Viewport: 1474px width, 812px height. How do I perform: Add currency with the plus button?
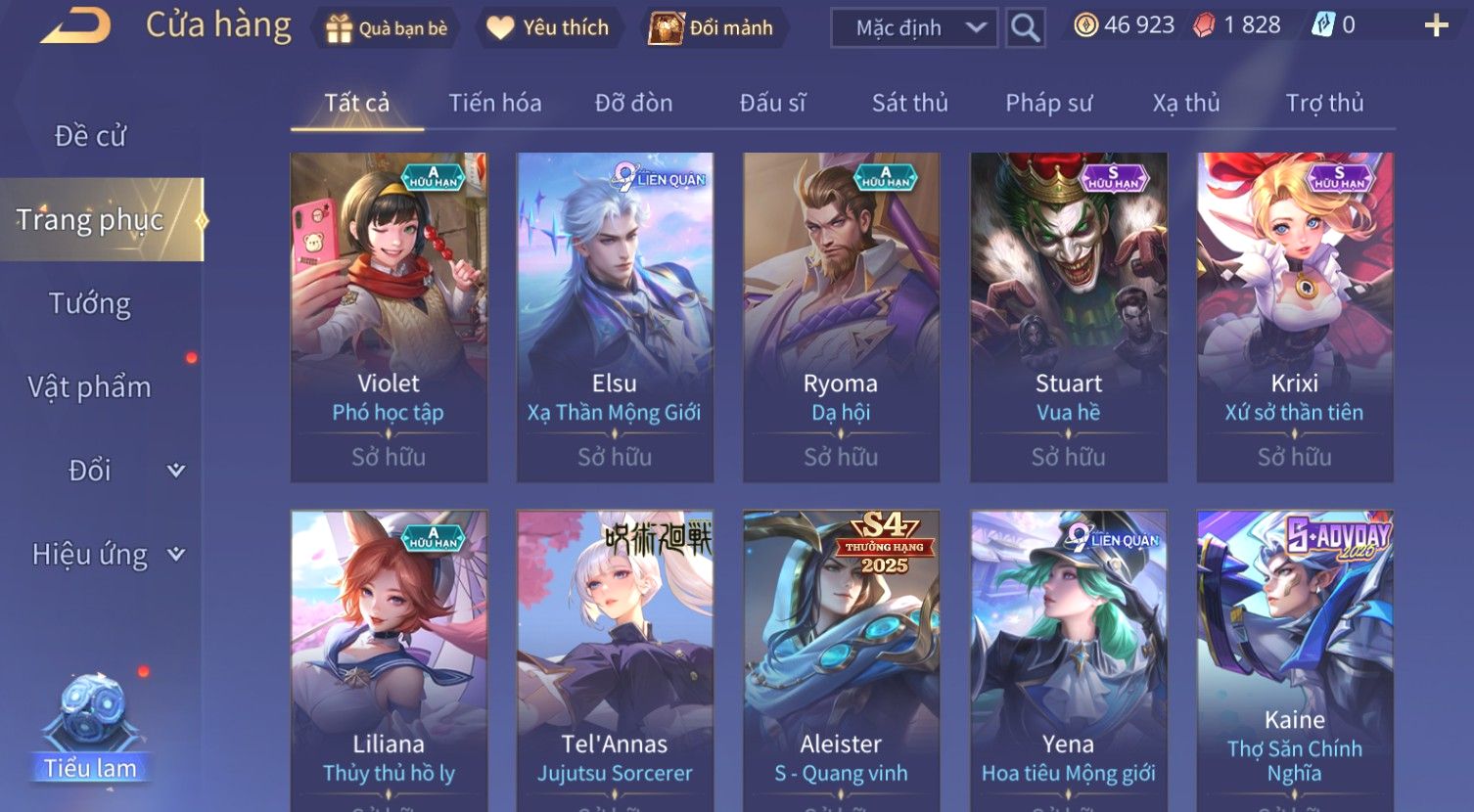(x=1436, y=26)
